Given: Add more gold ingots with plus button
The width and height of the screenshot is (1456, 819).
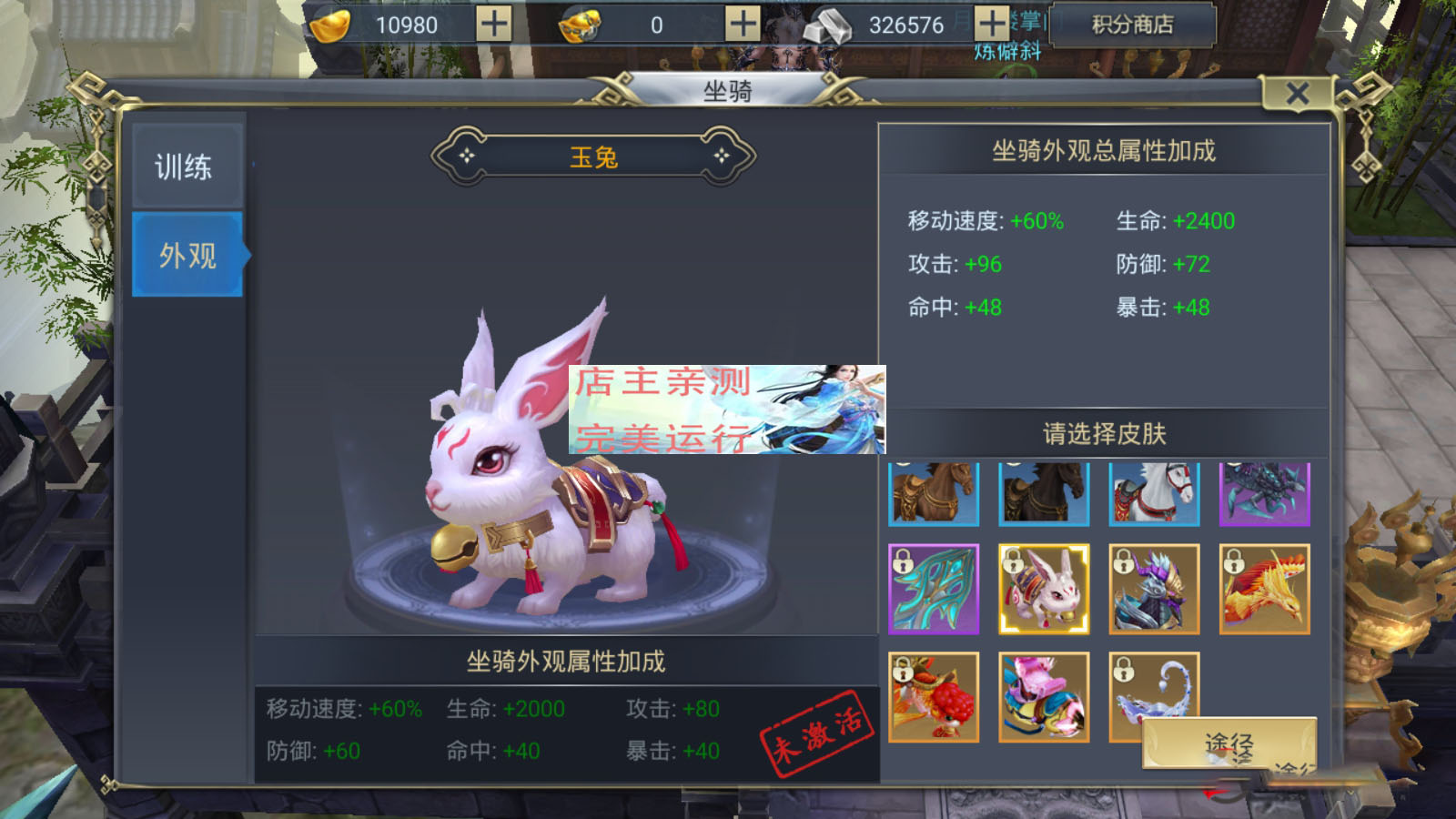Looking at the screenshot, I should [x=494, y=25].
